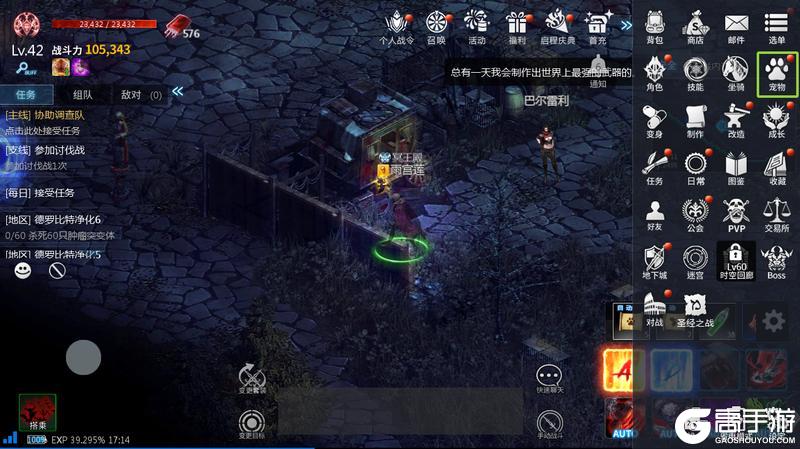The width and height of the screenshot is (800, 449).
Task: Collapse the quest panel with double-arrow
Action: click(178, 92)
